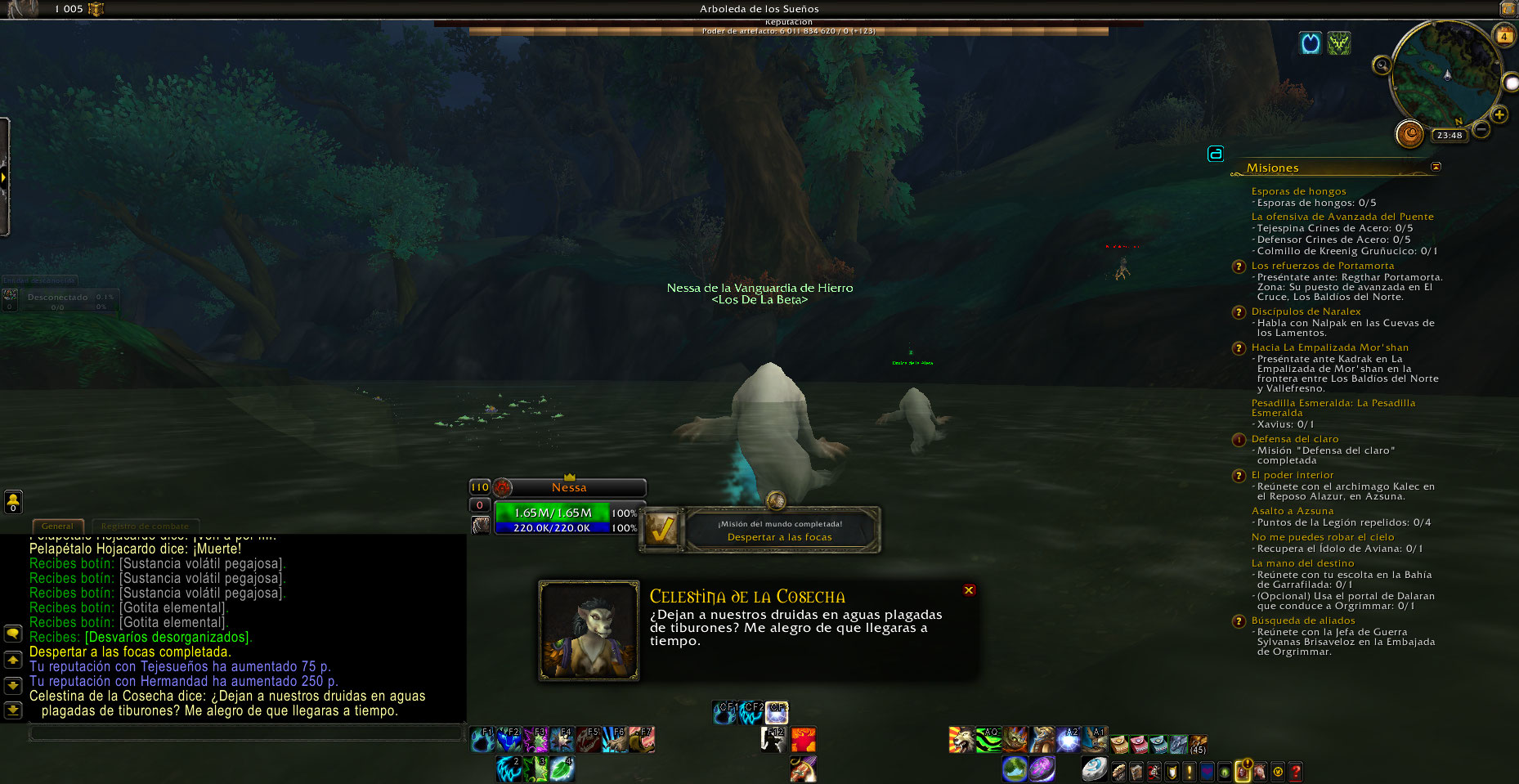Activate the F1 blue paw ability
The width and height of the screenshot is (1519, 784).
click(482, 740)
